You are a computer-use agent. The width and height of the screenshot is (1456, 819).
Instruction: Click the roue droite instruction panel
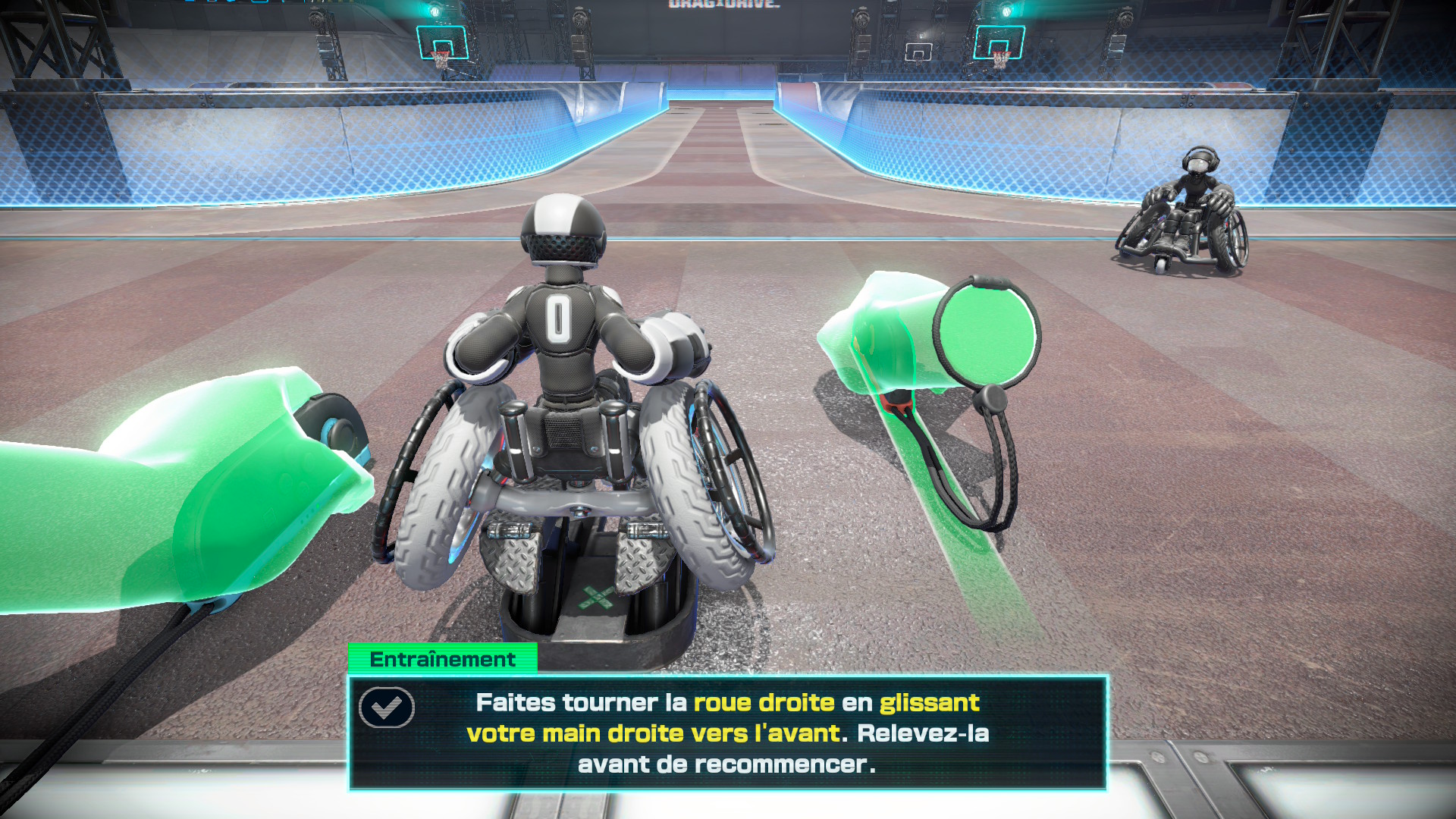(727, 733)
